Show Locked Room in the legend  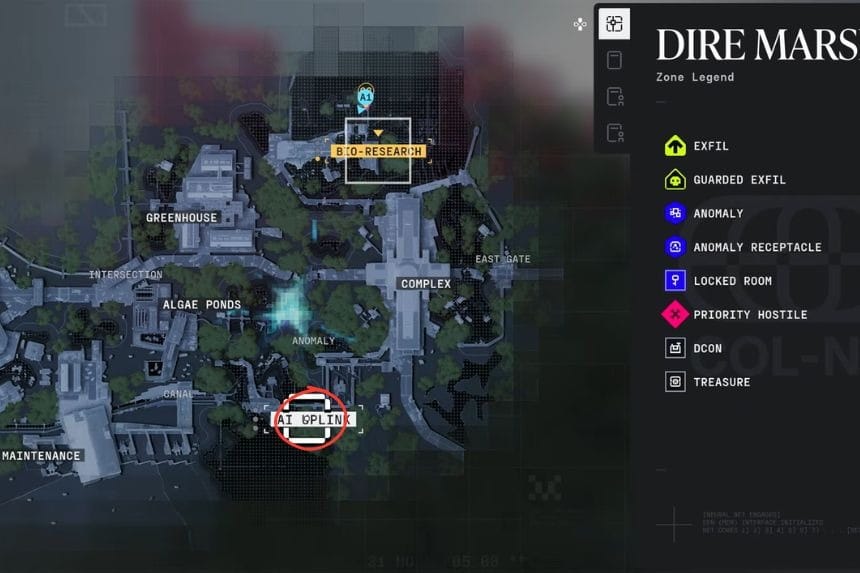coord(731,281)
